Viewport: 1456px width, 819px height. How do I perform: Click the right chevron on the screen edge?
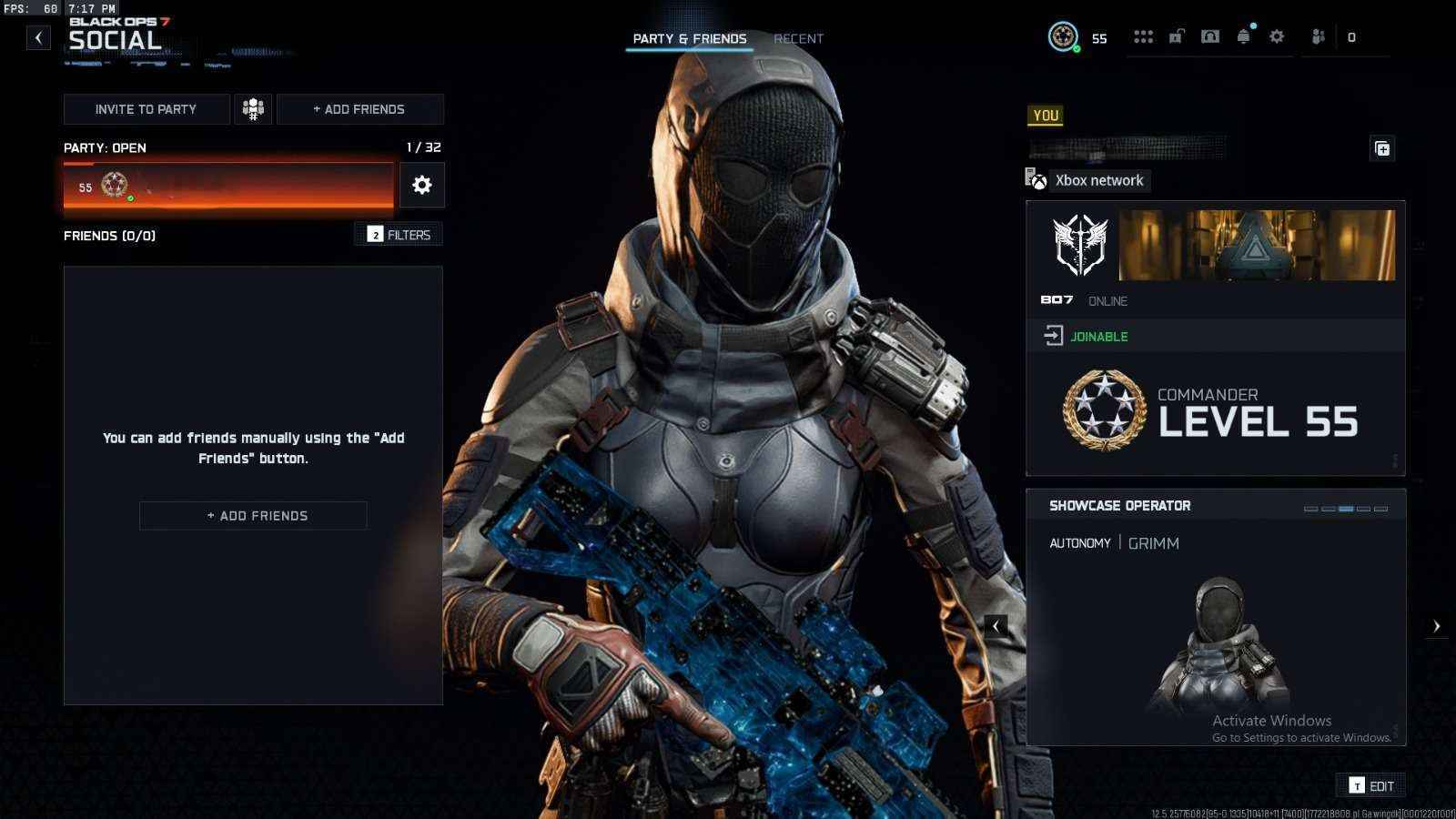[x=1437, y=625]
